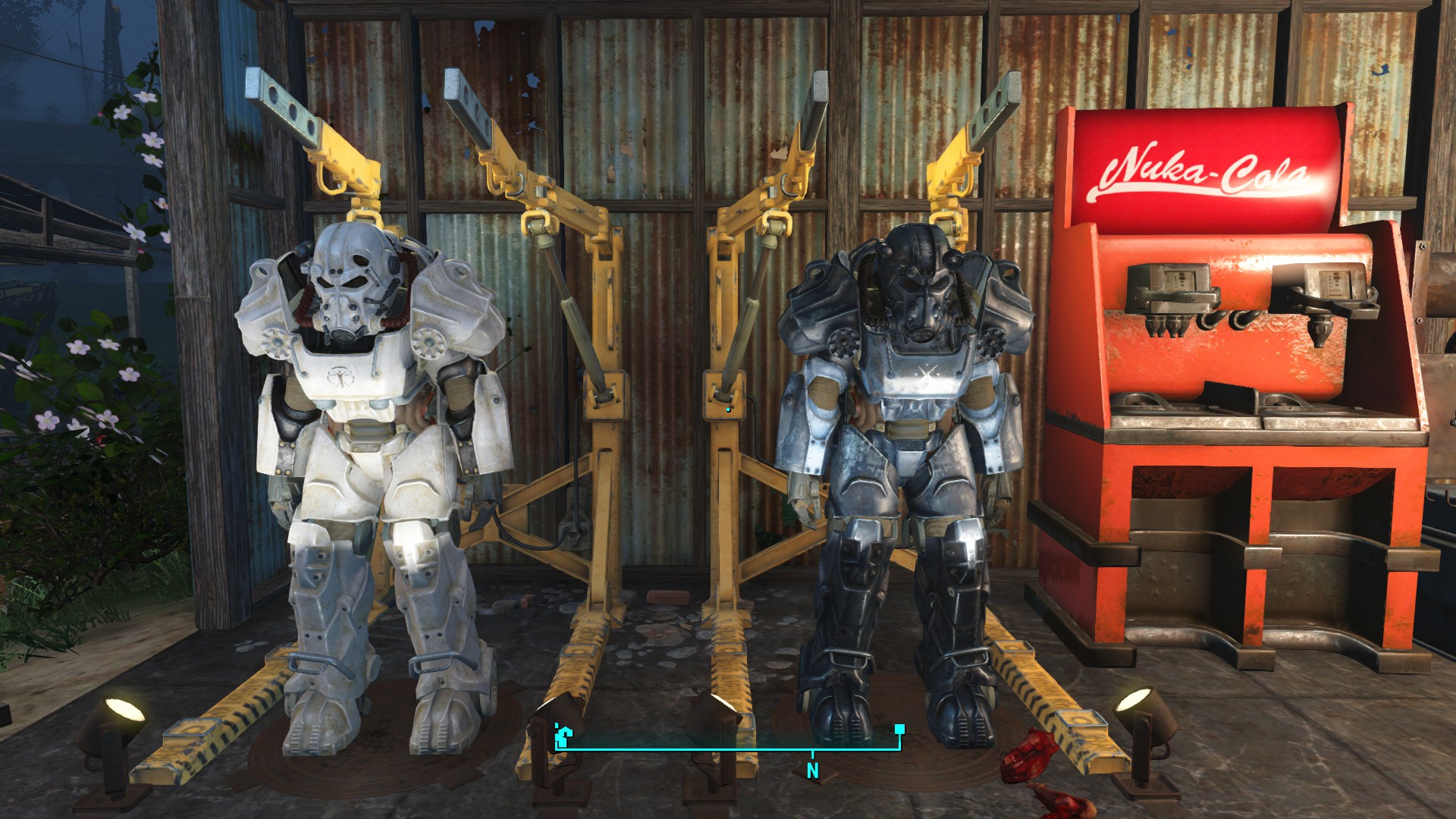Viewport: 1456px width, 819px height.
Task: Click the house-shaped settlement marker on compass
Action: (563, 736)
